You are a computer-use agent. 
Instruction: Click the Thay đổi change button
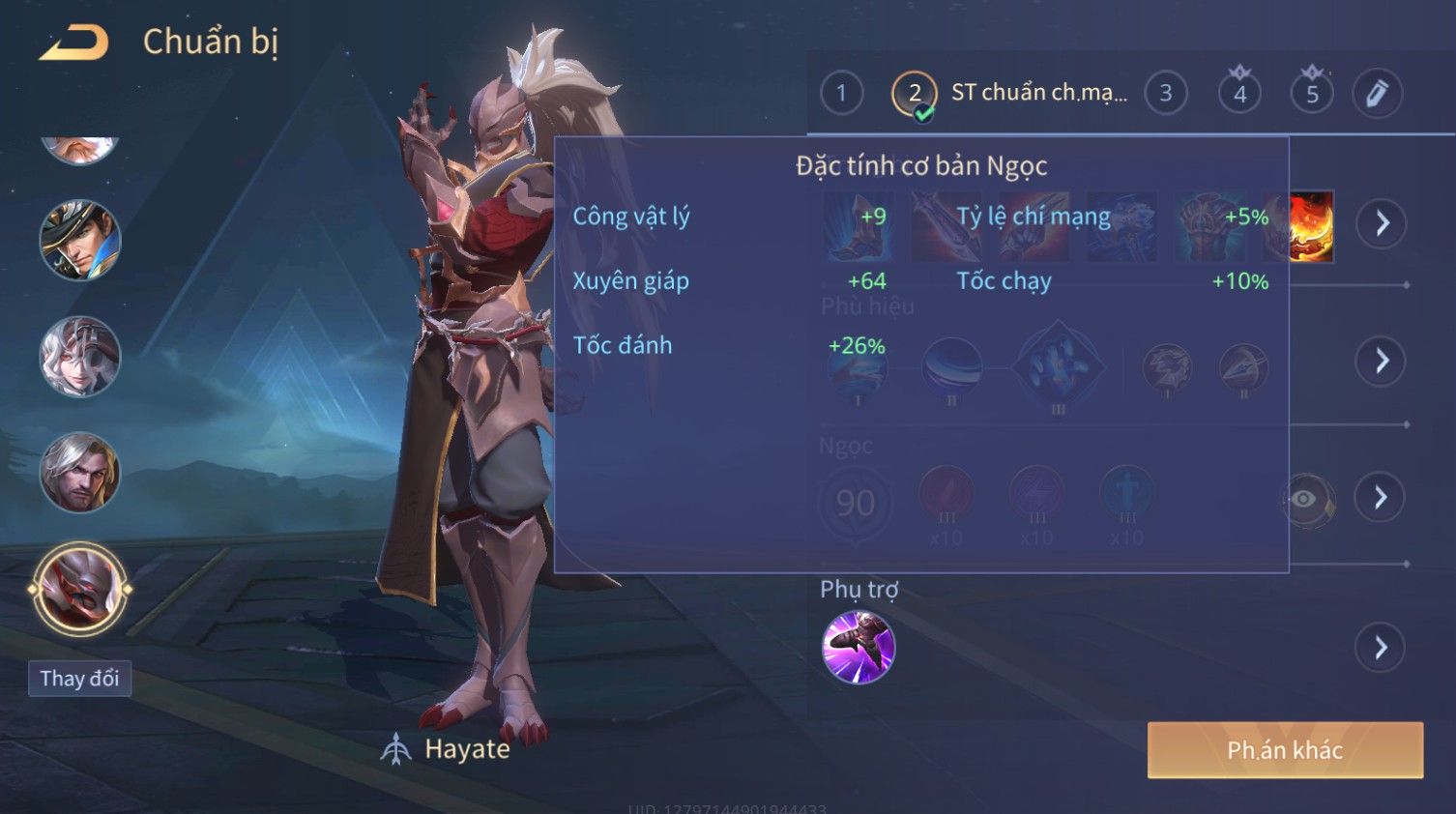pyautogui.click(x=79, y=679)
